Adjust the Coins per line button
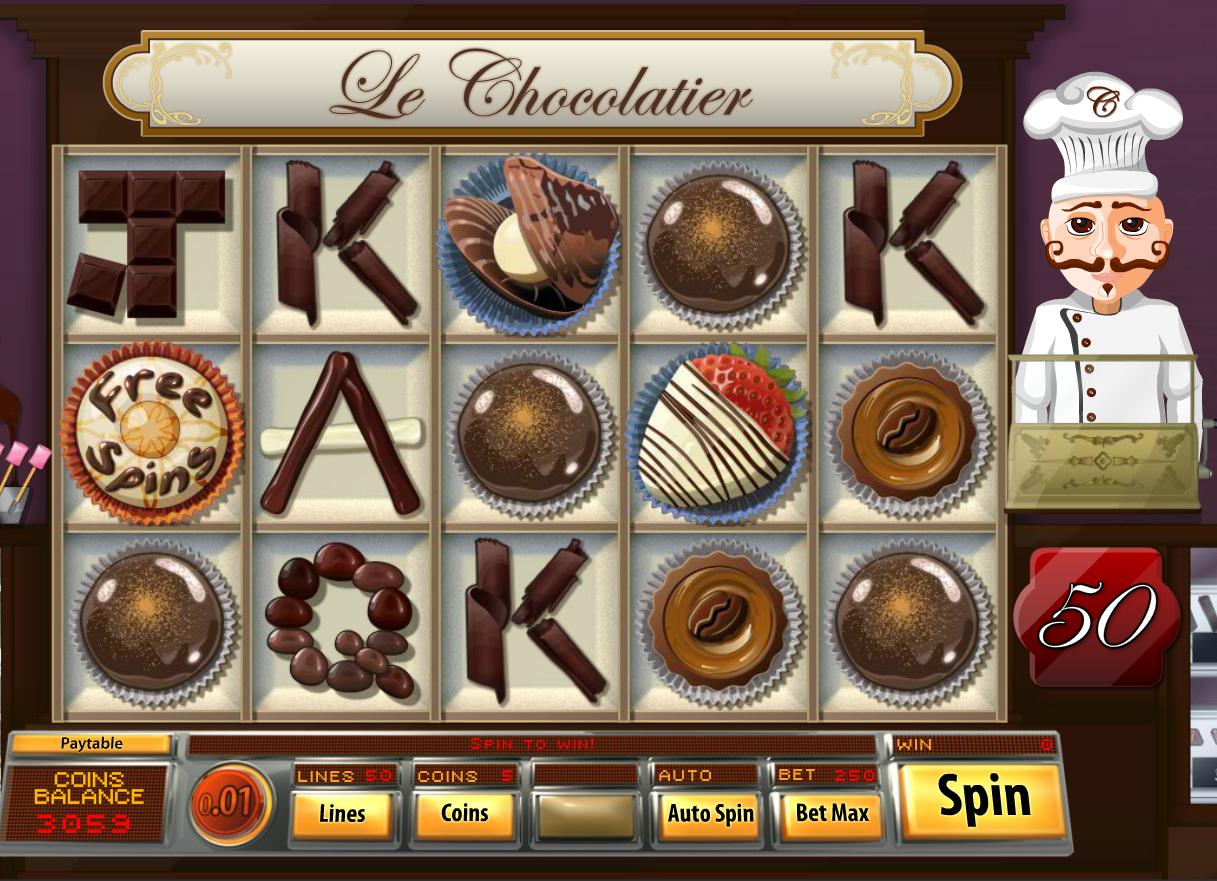 [x=464, y=814]
